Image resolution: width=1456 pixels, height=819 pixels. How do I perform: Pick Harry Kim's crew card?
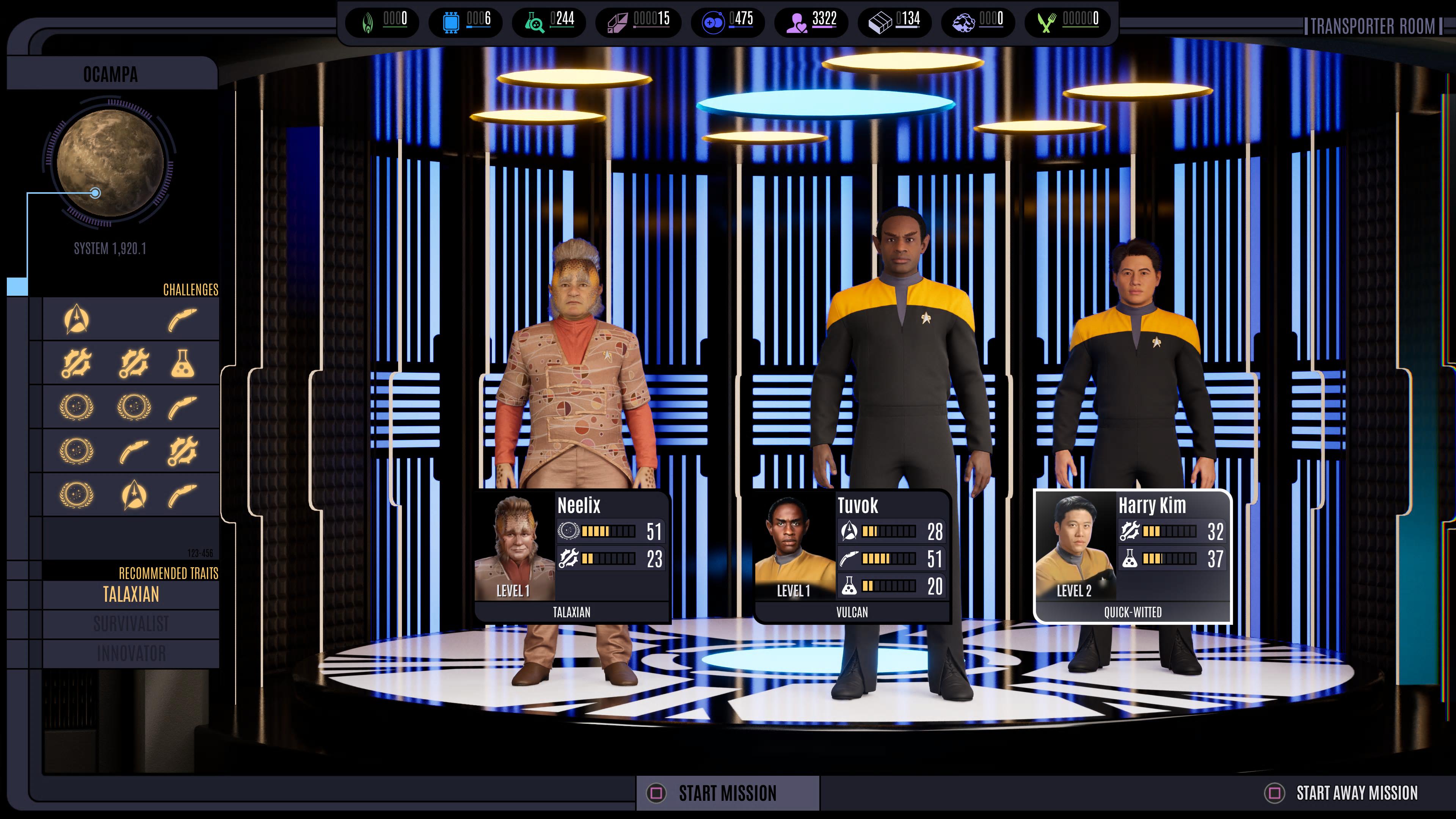[1132, 556]
